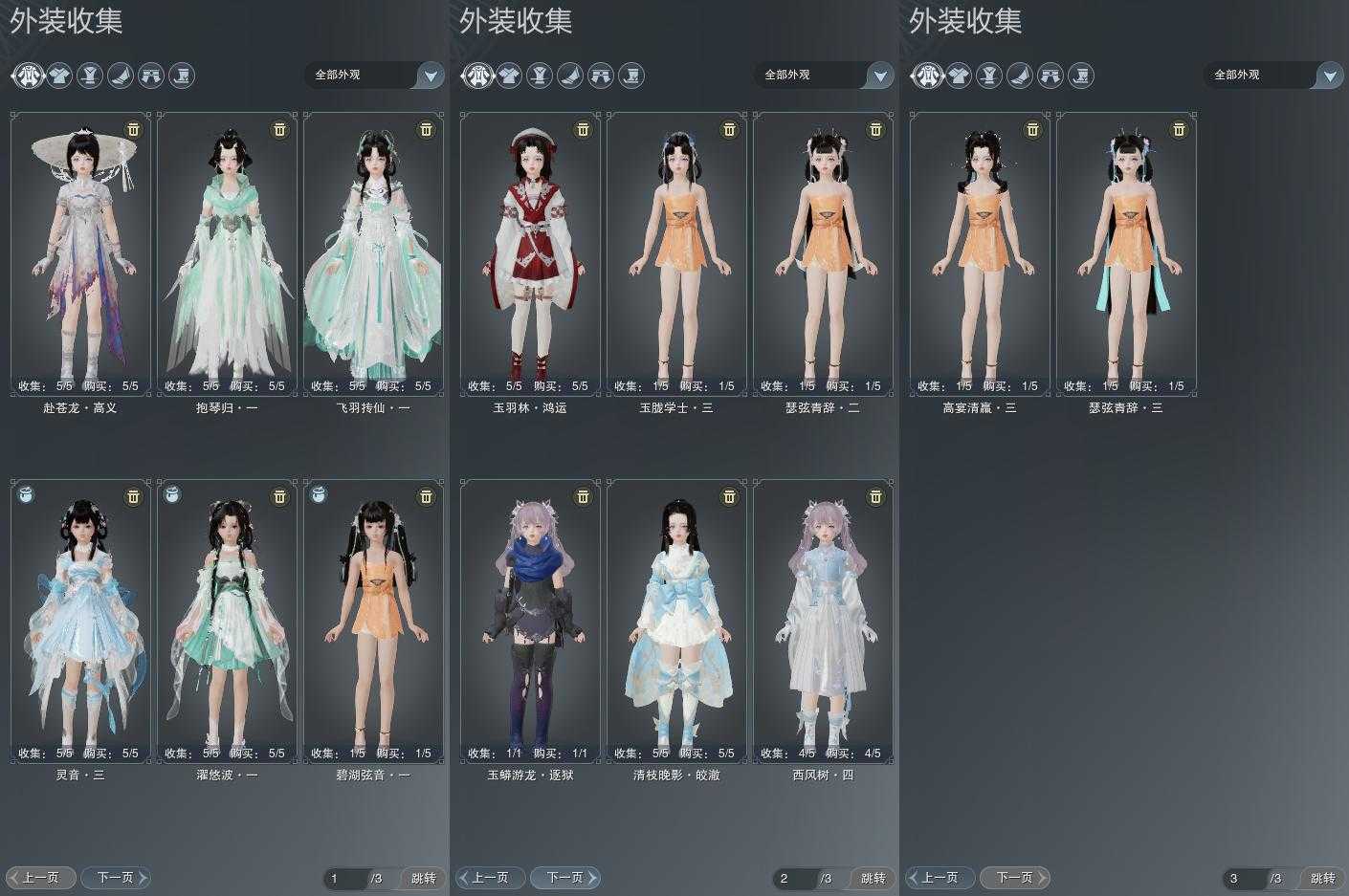Screen dimensions: 1349x896
Task: Choose the 碧湖弦音·一 outfit card
Action: point(373,621)
